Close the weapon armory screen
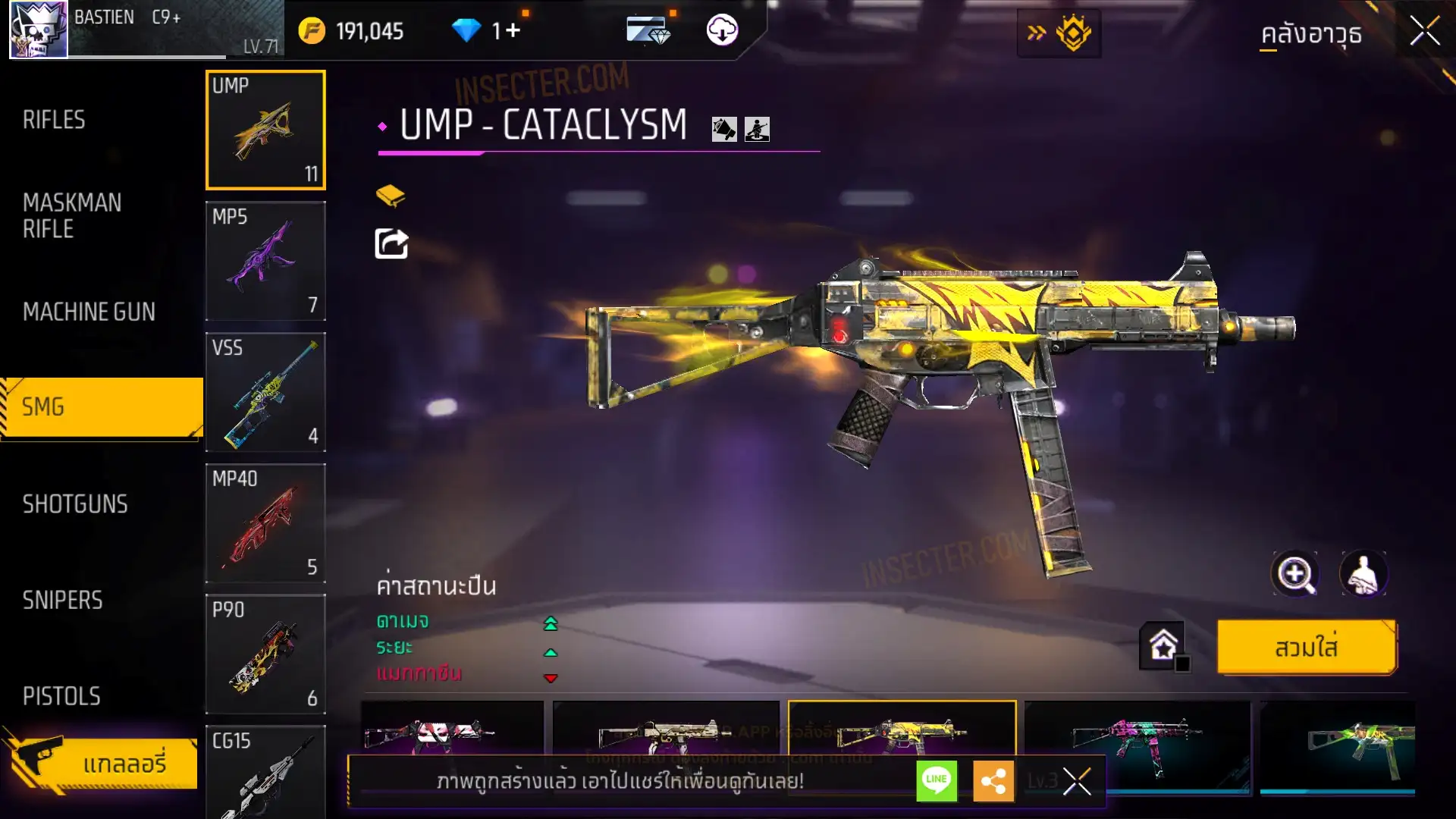The height and width of the screenshot is (819, 1456). point(1424,32)
